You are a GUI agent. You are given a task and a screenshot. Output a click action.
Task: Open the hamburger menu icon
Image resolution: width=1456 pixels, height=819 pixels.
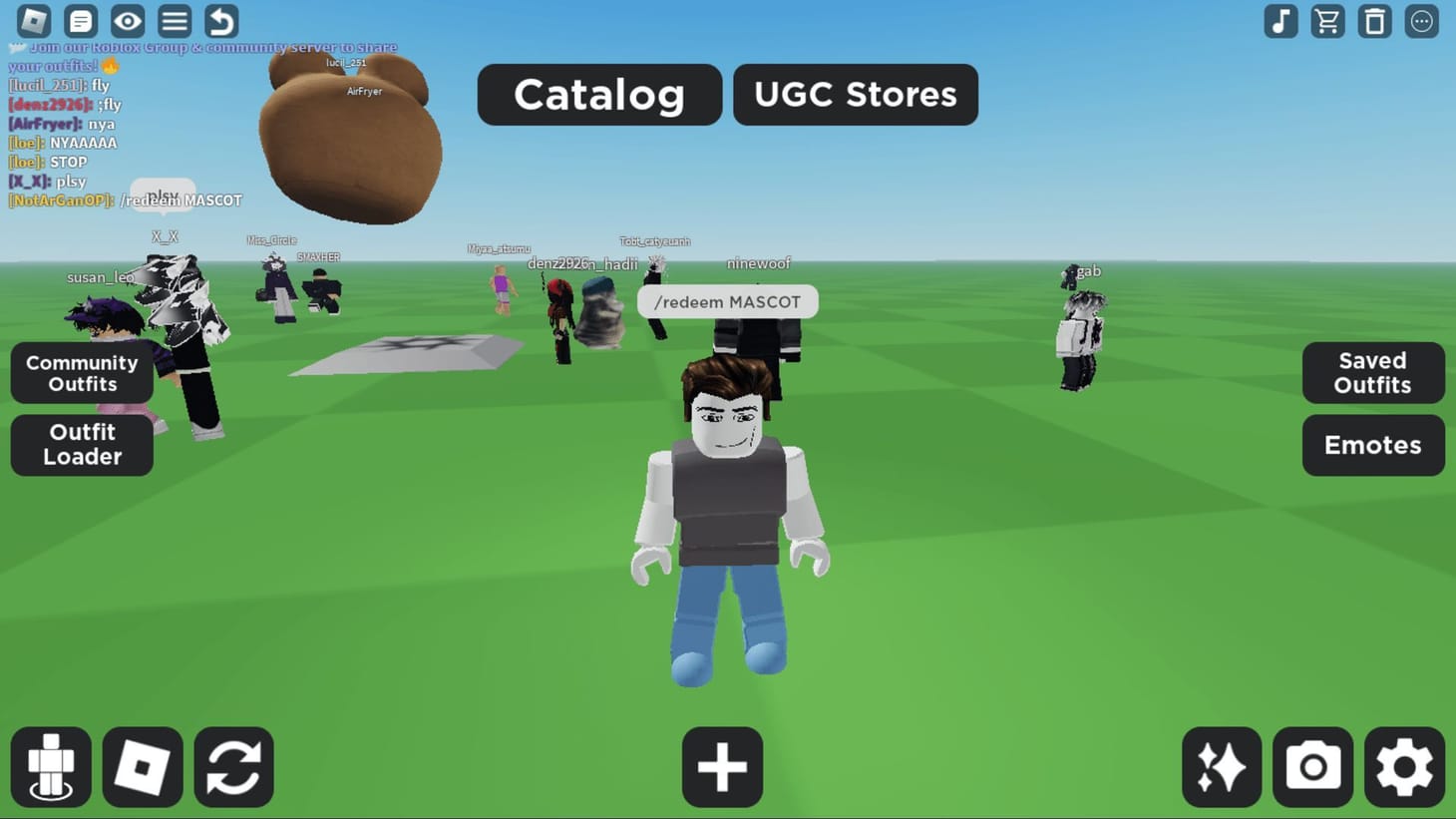tap(174, 21)
